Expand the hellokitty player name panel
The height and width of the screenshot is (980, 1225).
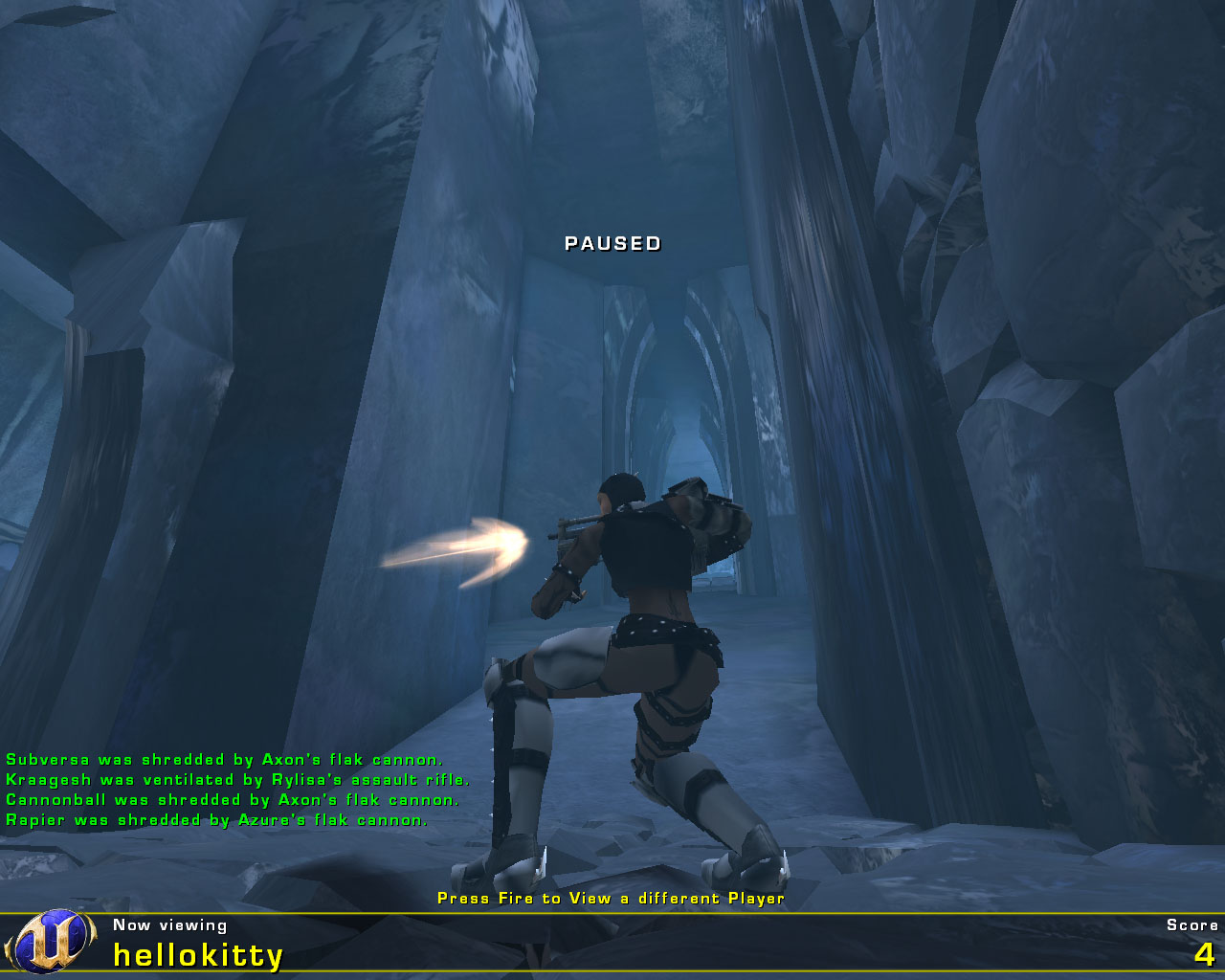pos(196,952)
